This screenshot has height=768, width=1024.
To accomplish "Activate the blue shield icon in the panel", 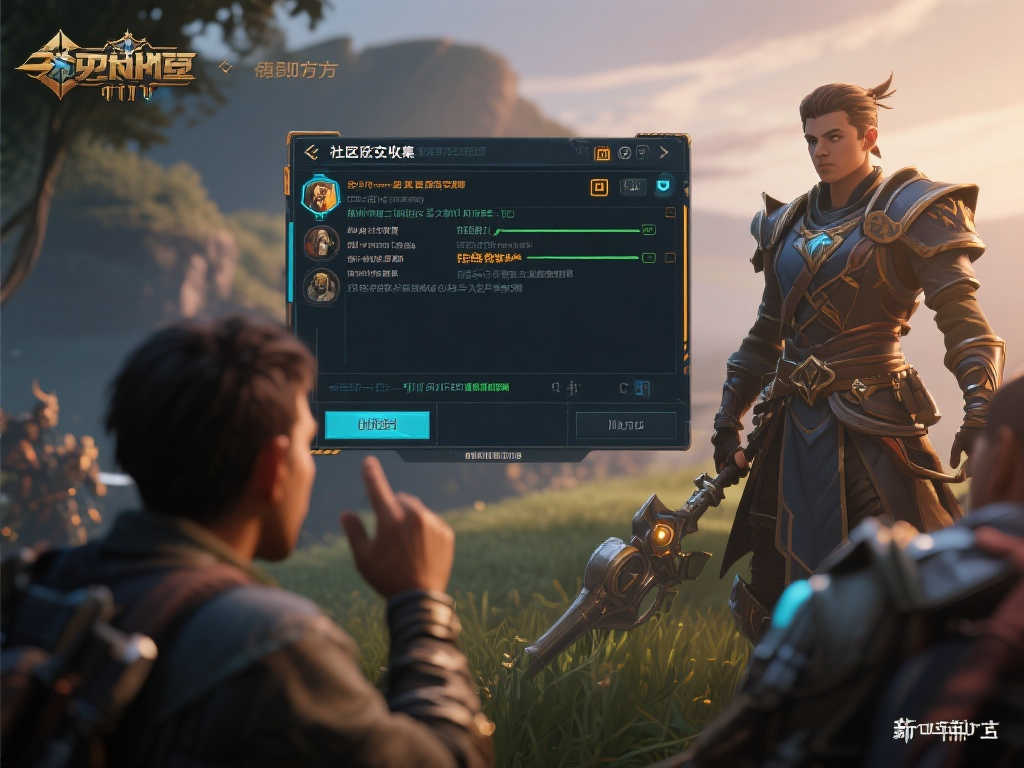I will pyautogui.click(x=665, y=186).
